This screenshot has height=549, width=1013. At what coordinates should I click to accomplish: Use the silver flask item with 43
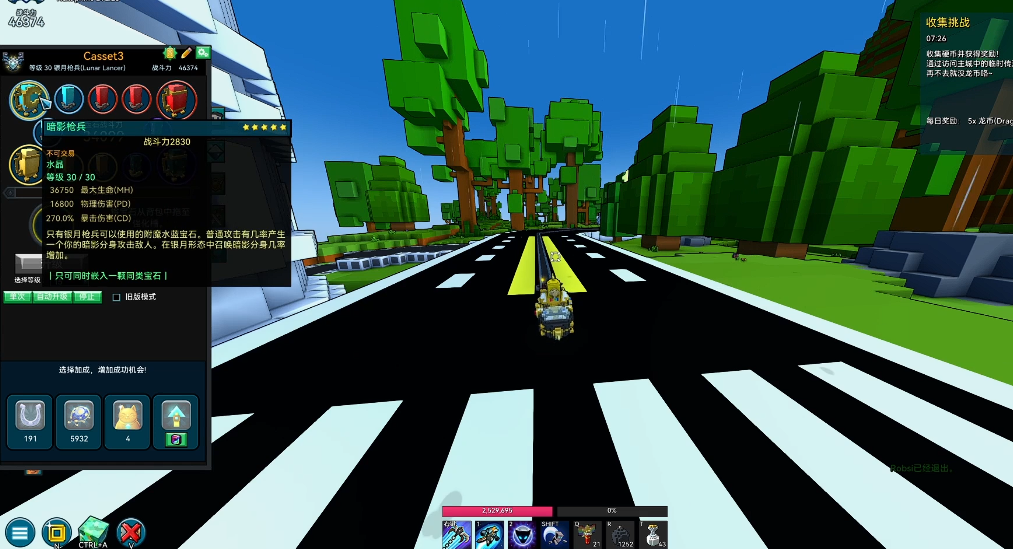coord(654,535)
